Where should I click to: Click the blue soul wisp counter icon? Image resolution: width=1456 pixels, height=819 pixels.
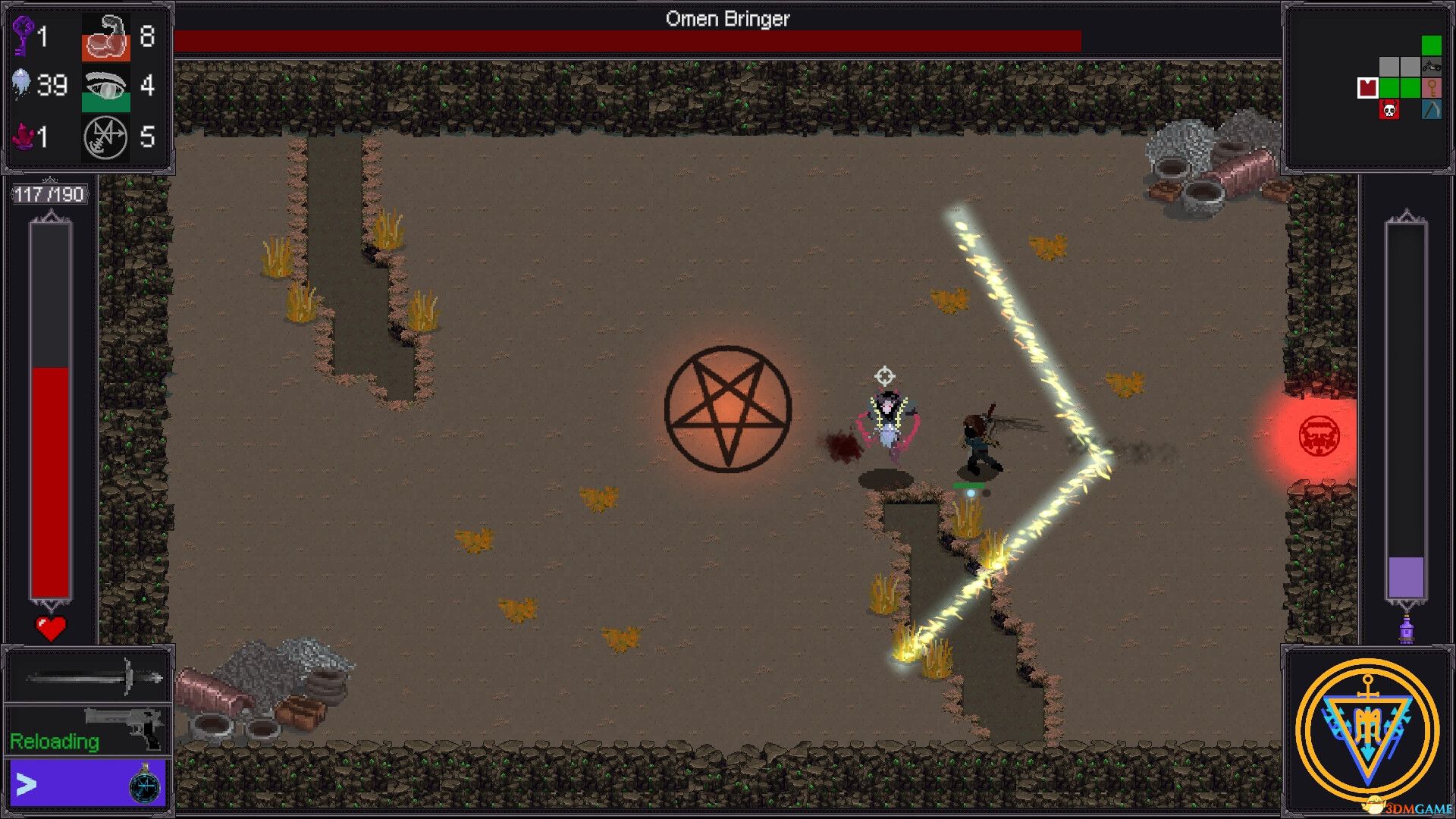click(22, 83)
